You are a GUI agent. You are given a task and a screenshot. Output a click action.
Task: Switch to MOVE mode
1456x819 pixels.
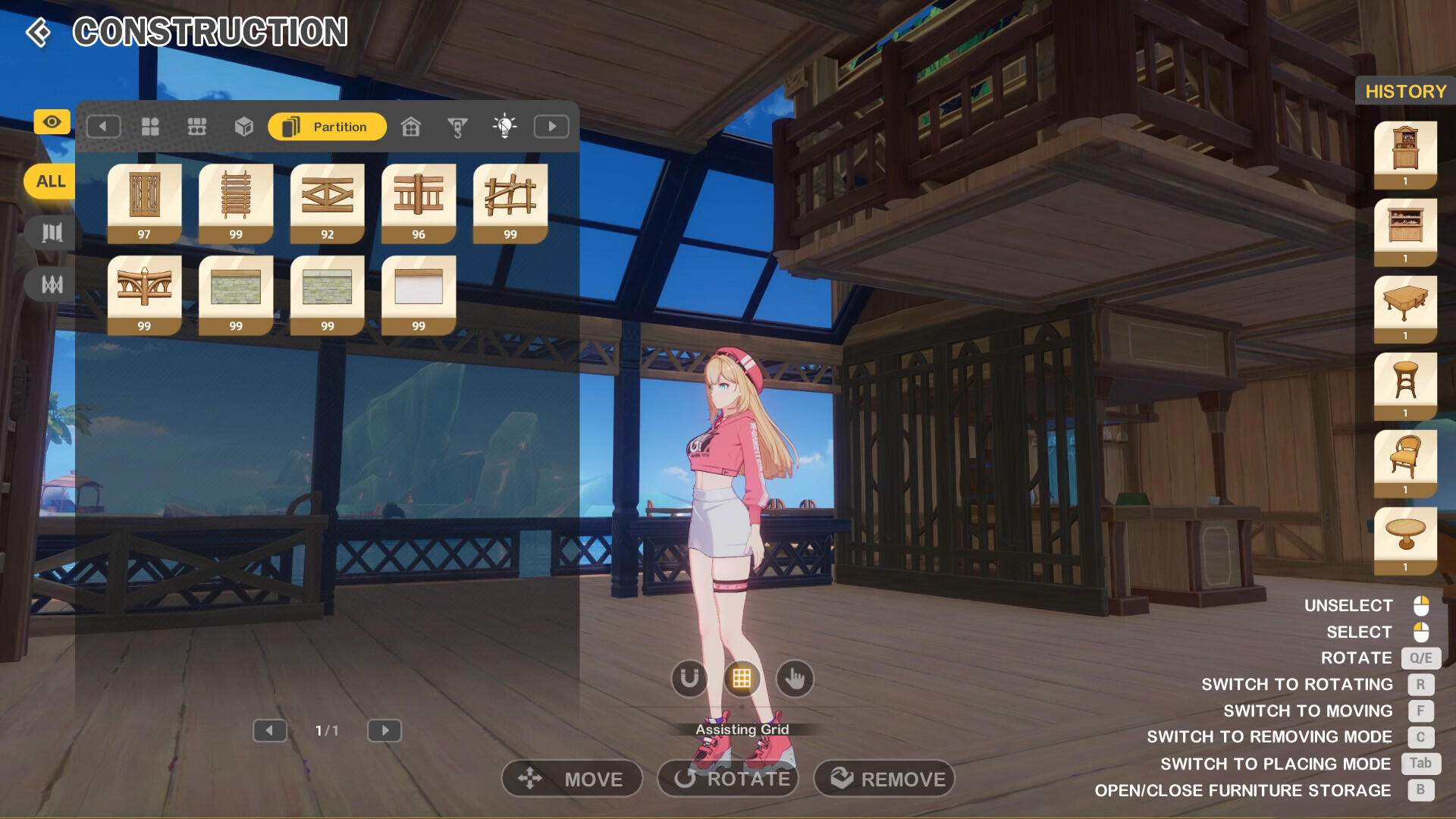[x=573, y=779]
